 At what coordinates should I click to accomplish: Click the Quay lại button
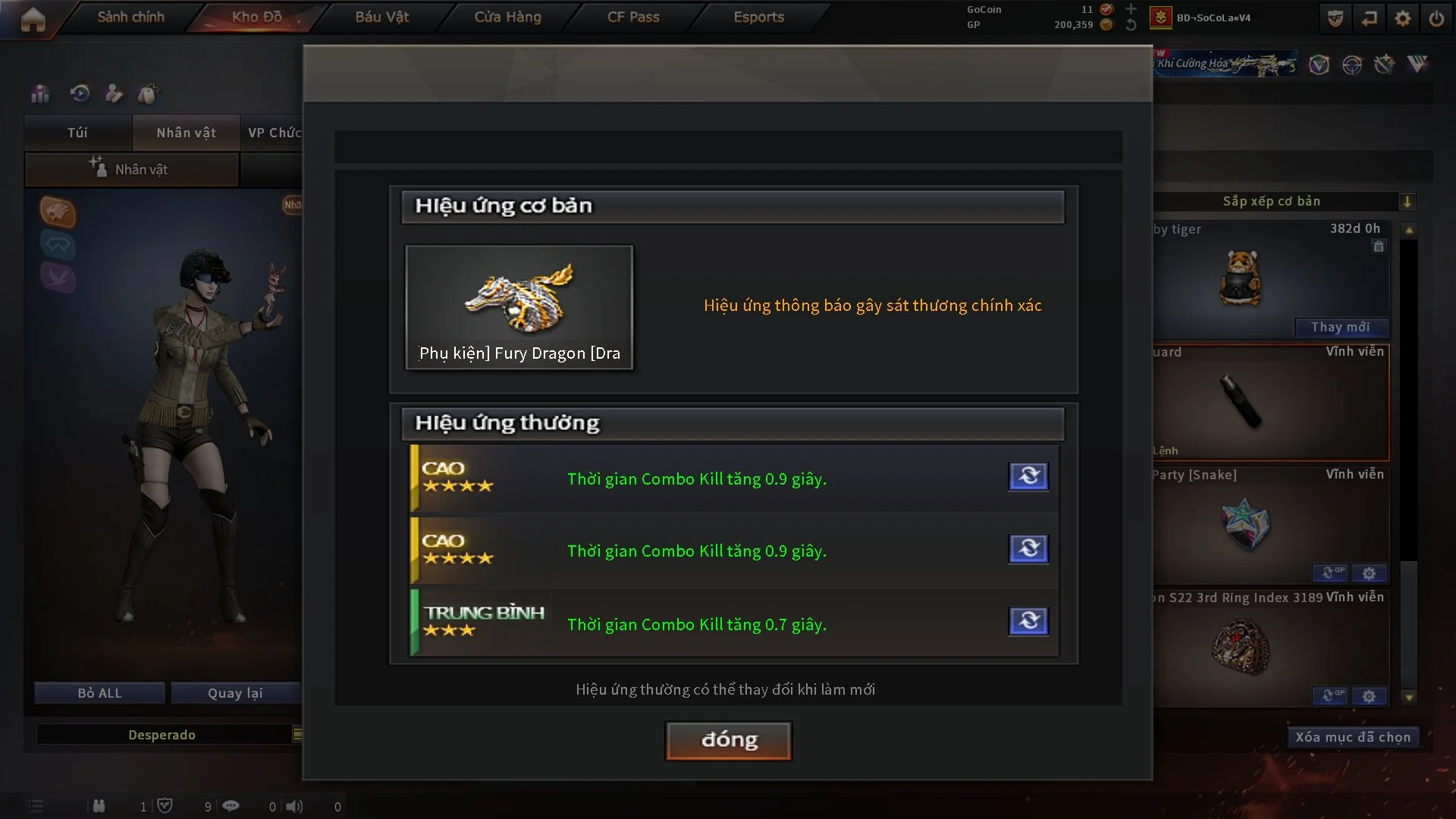tap(235, 693)
